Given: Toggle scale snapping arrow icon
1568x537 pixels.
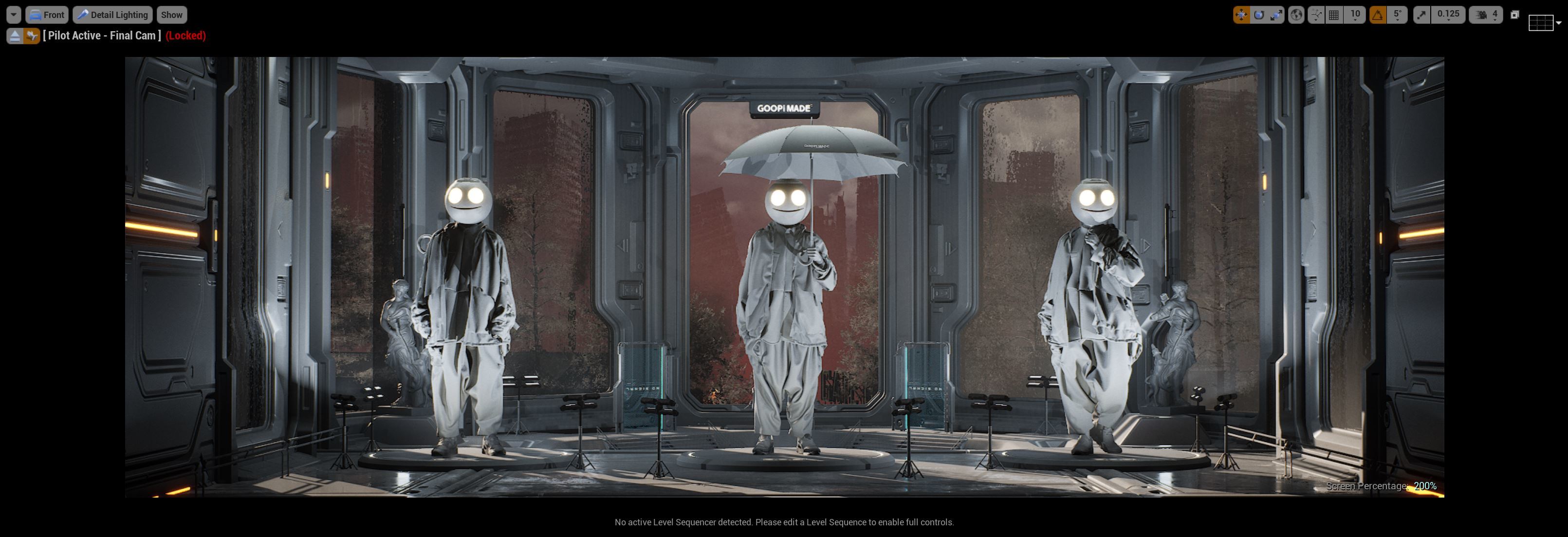Looking at the screenshot, I should coord(1421,15).
